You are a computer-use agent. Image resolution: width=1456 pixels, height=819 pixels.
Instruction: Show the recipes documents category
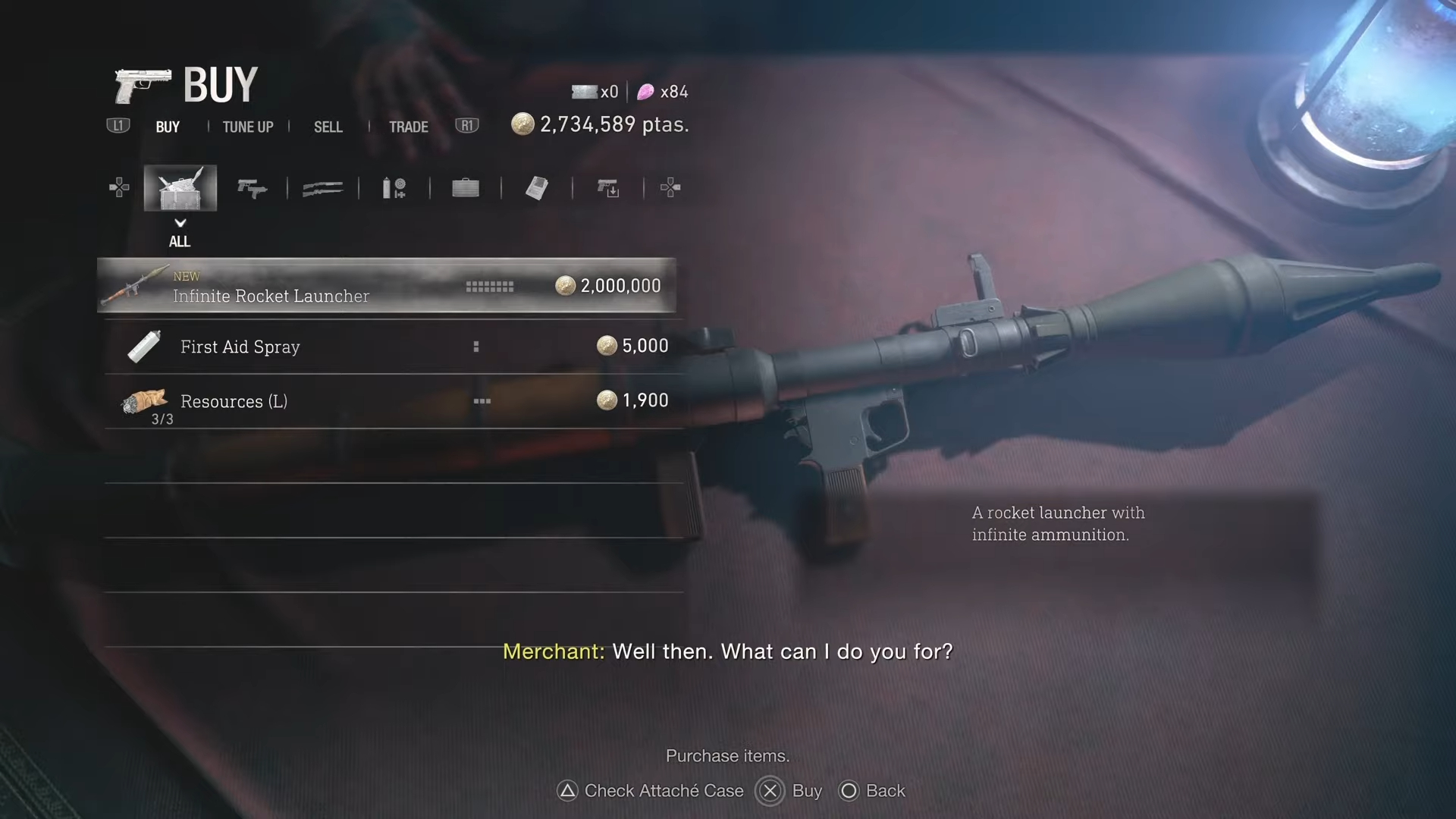coord(537,188)
